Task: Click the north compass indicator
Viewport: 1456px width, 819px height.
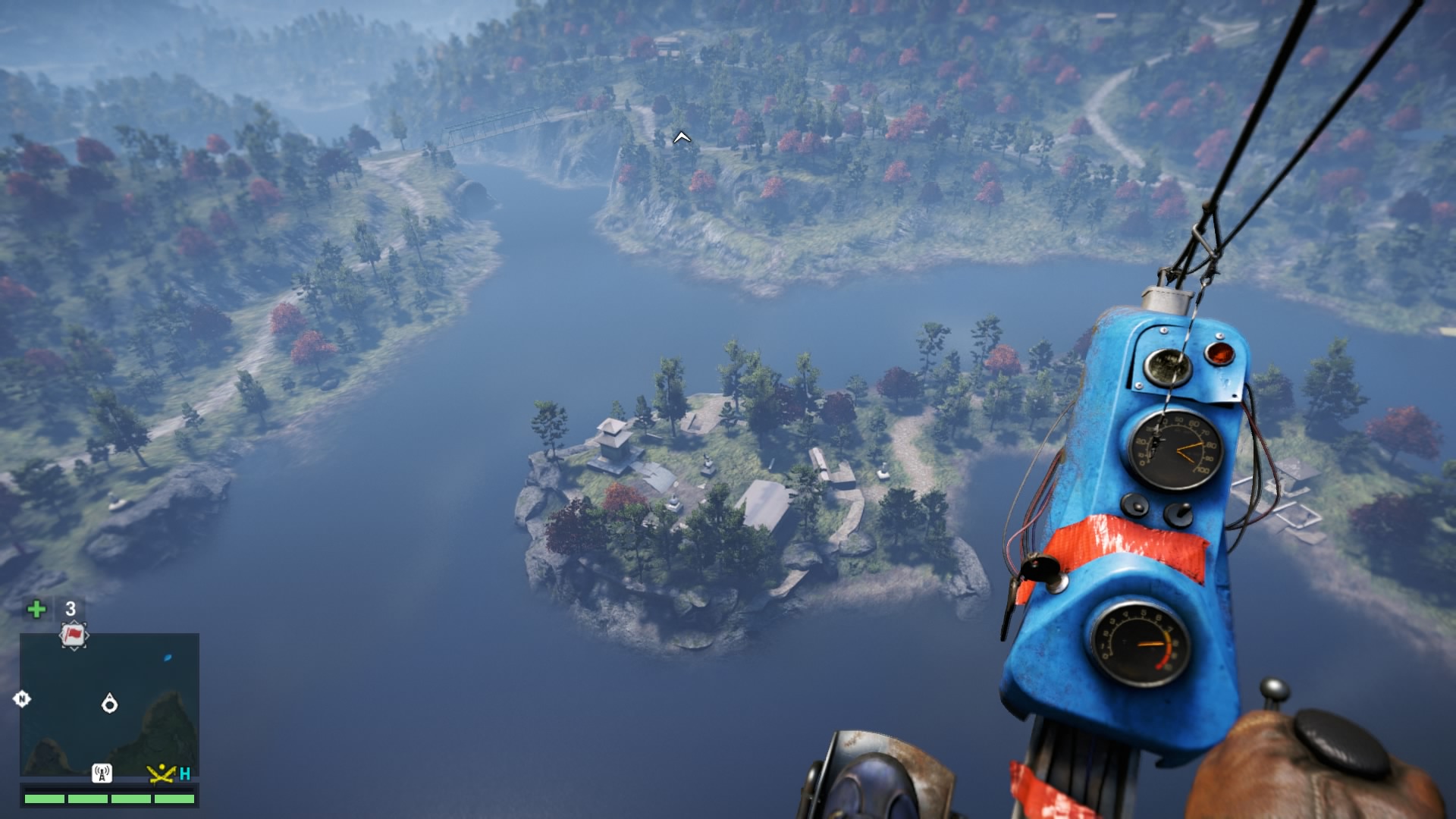Action: pos(22,699)
